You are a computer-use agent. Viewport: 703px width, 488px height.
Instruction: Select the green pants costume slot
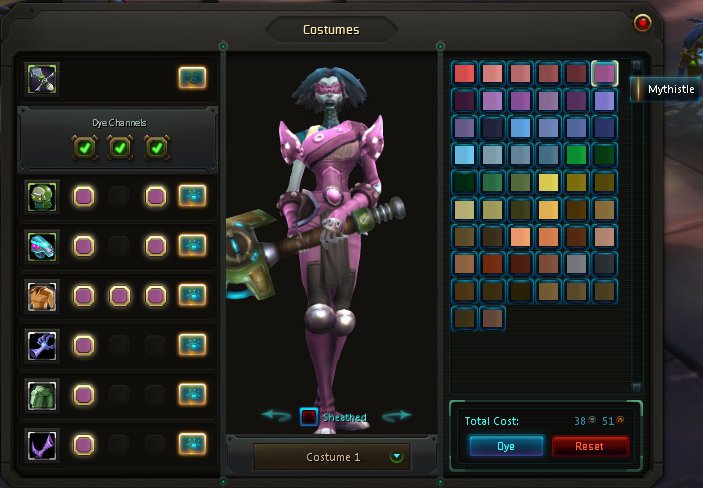[x=43, y=393]
